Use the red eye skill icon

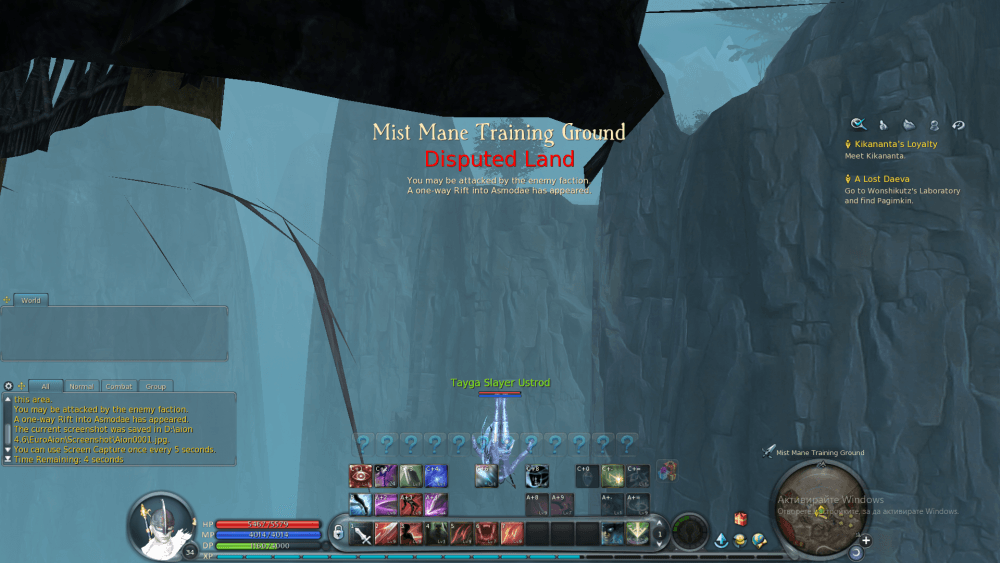tap(361, 476)
